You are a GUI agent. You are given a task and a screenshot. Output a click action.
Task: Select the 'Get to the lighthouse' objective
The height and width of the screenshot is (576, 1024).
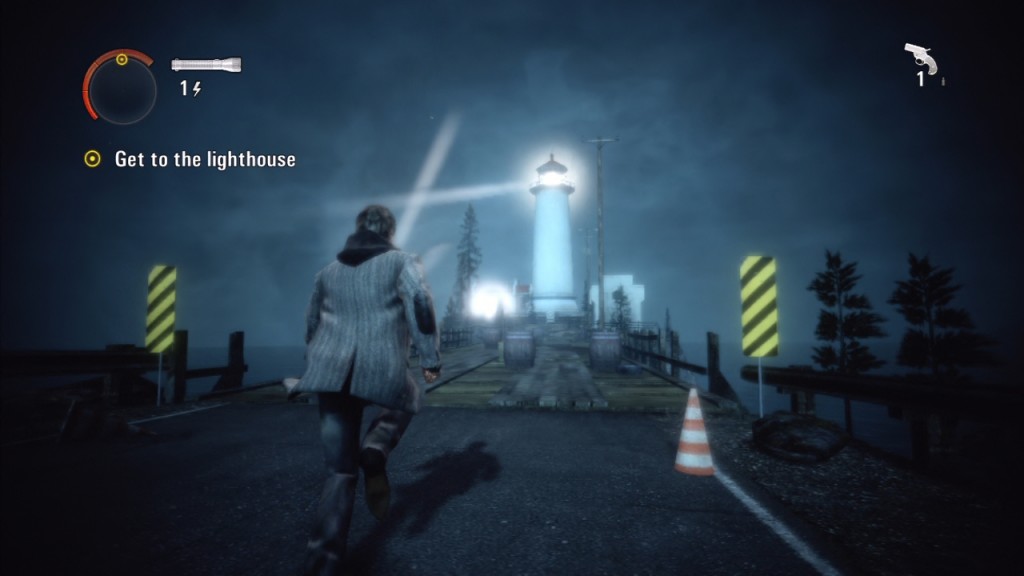click(204, 159)
